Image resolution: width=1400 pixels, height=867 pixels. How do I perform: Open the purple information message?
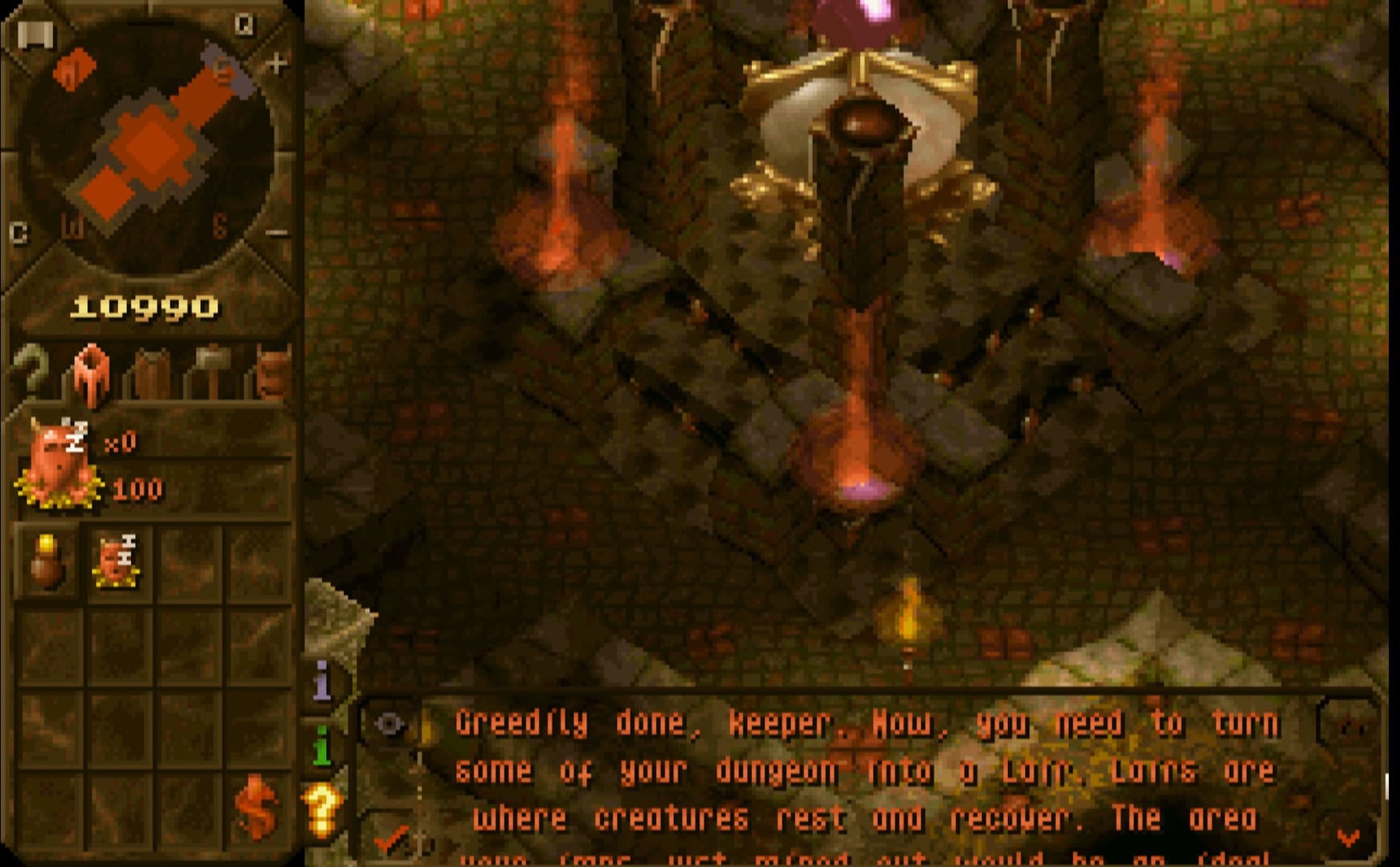point(323,682)
